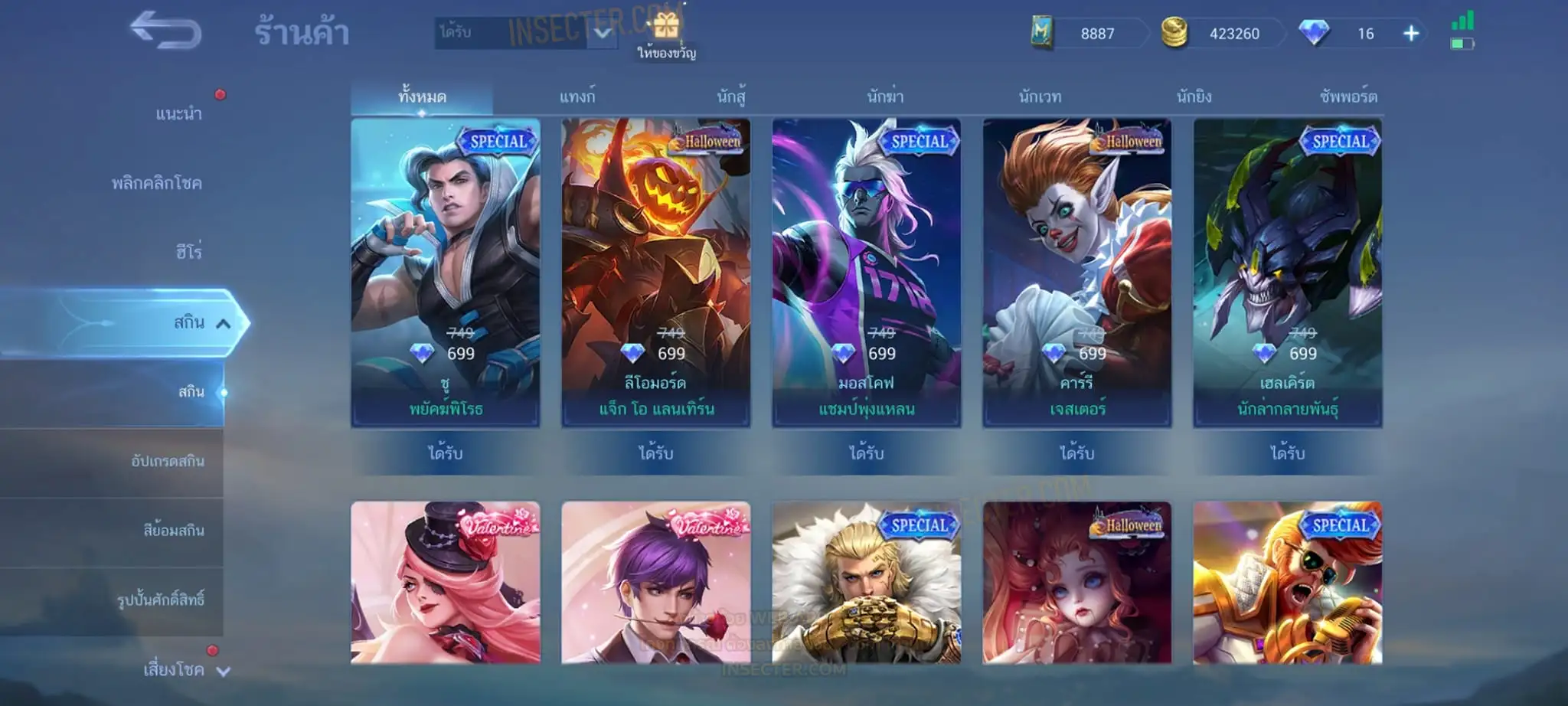1568x706 pixels.
Task: Get the มอสโคฟ skin with ได้รับ button
Action: point(867,453)
